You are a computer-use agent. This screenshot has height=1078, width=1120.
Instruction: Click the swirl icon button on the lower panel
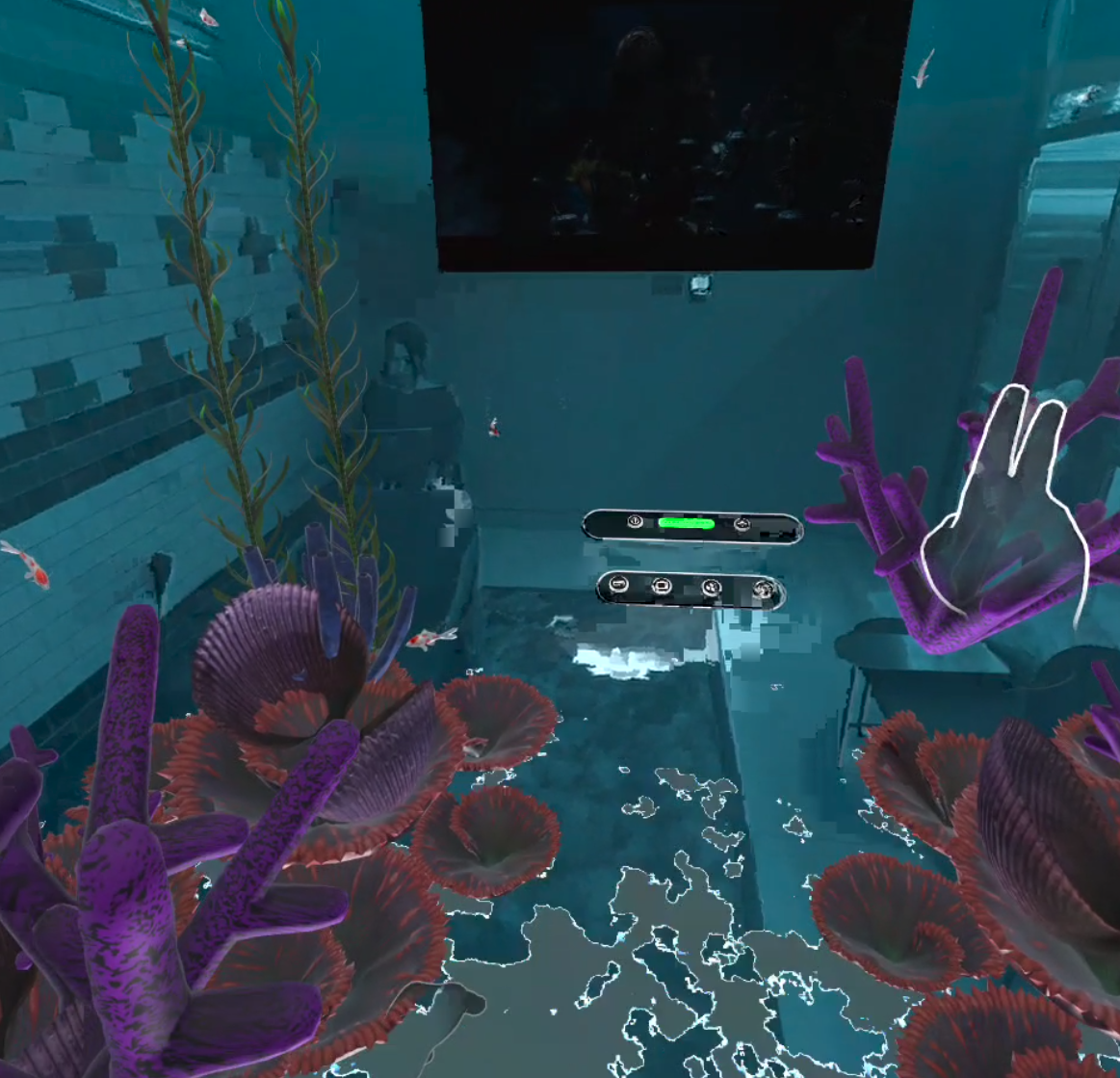click(764, 589)
